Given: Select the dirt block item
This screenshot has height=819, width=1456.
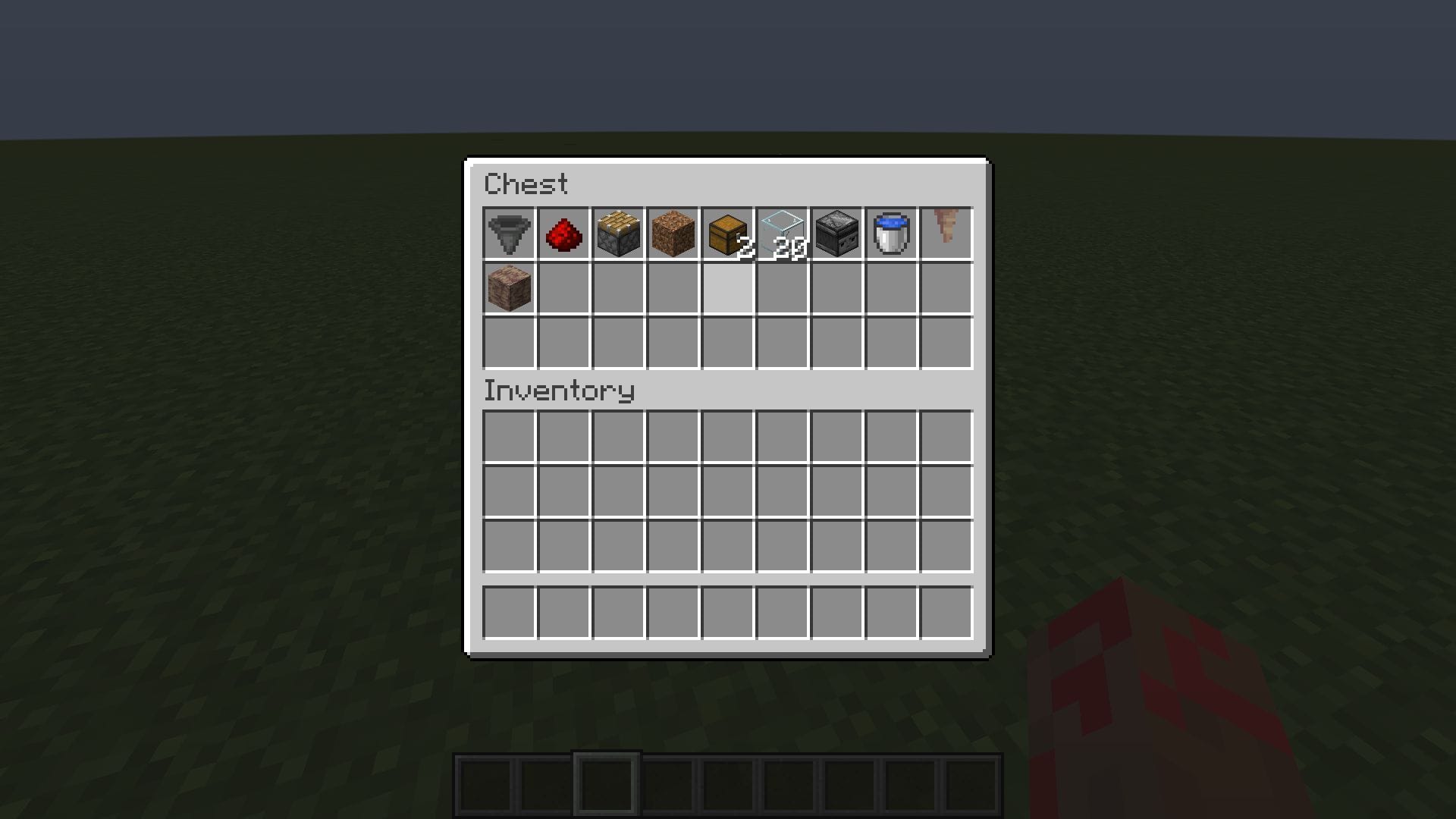Looking at the screenshot, I should 672,233.
